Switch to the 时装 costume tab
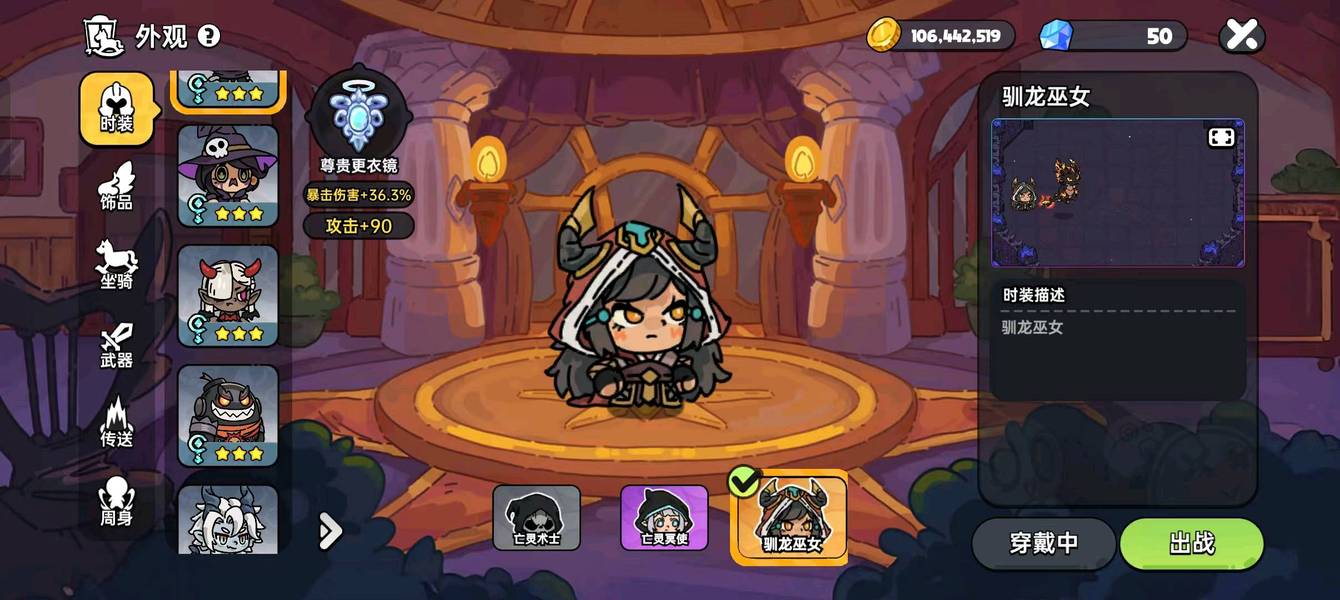The height and width of the screenshot is (600, 1340). click(x=117, y=109)
